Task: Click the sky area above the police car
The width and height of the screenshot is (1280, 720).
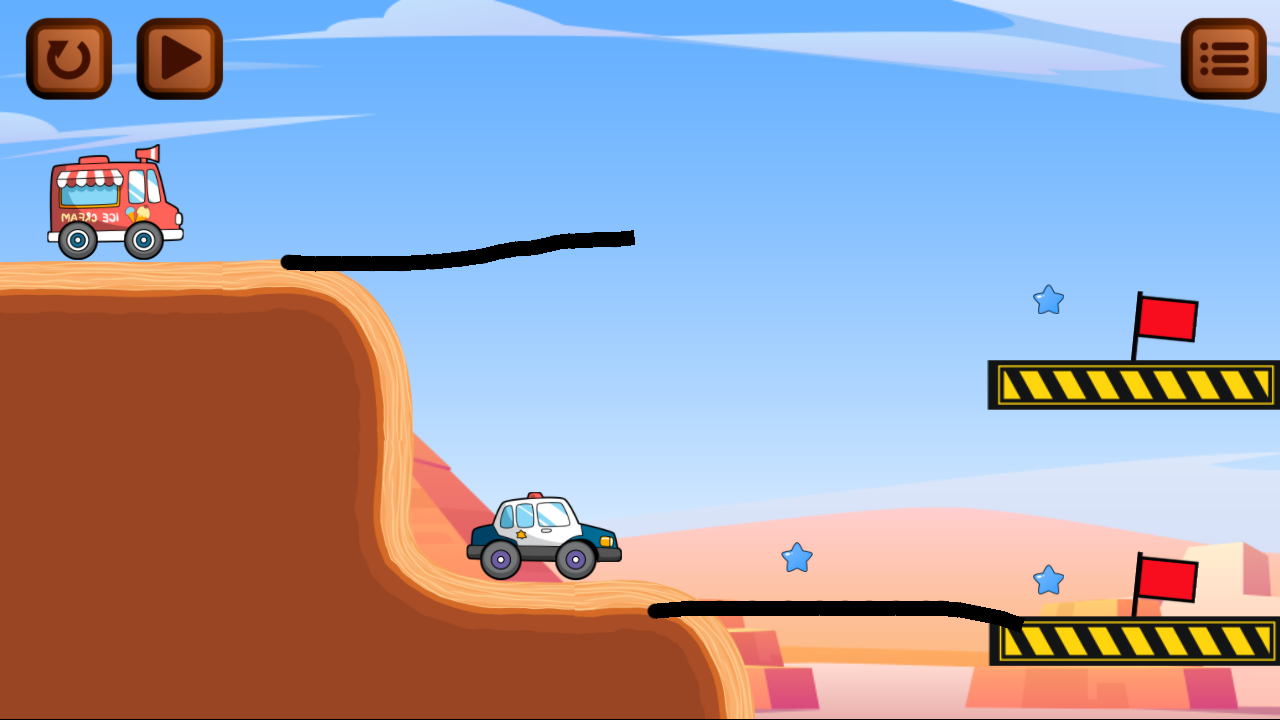Action: point(545,420)
